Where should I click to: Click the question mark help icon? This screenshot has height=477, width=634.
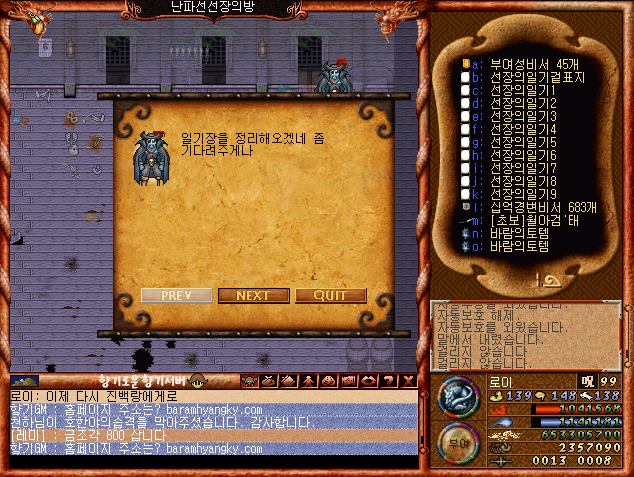(x=389, y=381)
